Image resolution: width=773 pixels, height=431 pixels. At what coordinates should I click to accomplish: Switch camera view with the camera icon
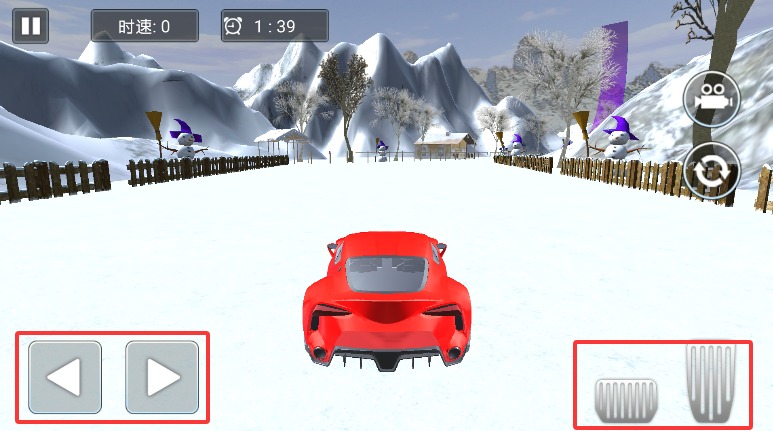[x=711, y=100]
